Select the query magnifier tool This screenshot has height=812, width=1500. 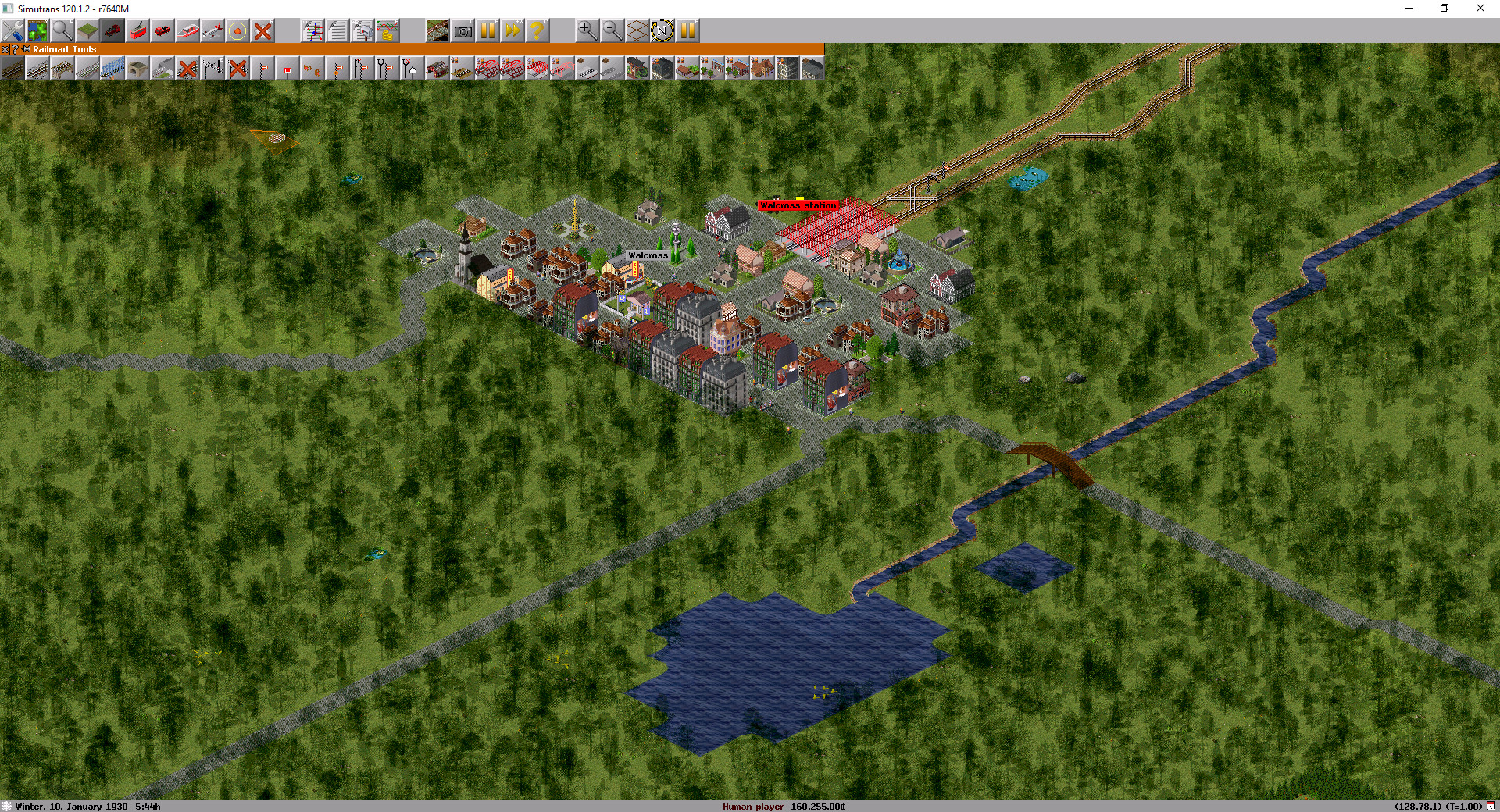click(62, 31)
